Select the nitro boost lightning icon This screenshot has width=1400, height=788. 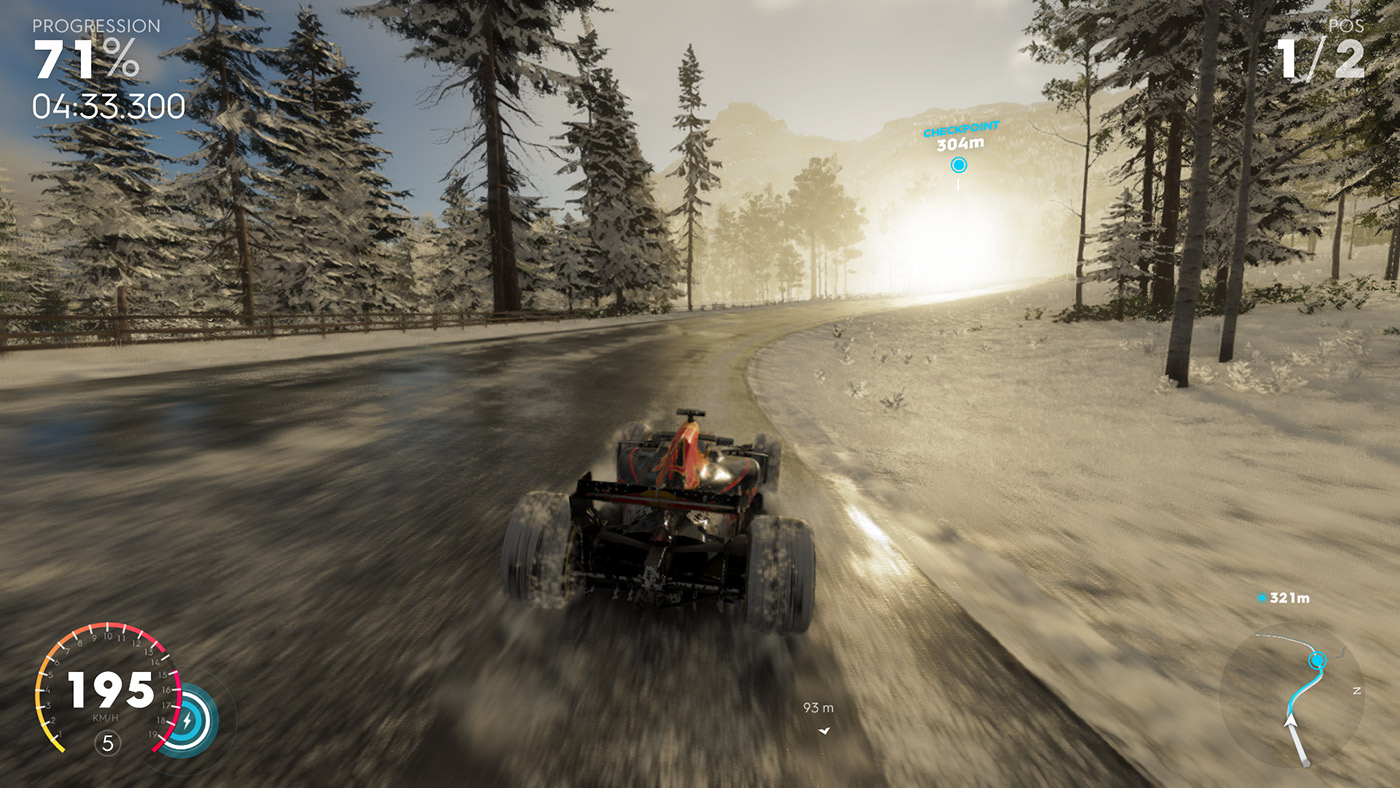(187, 719)
